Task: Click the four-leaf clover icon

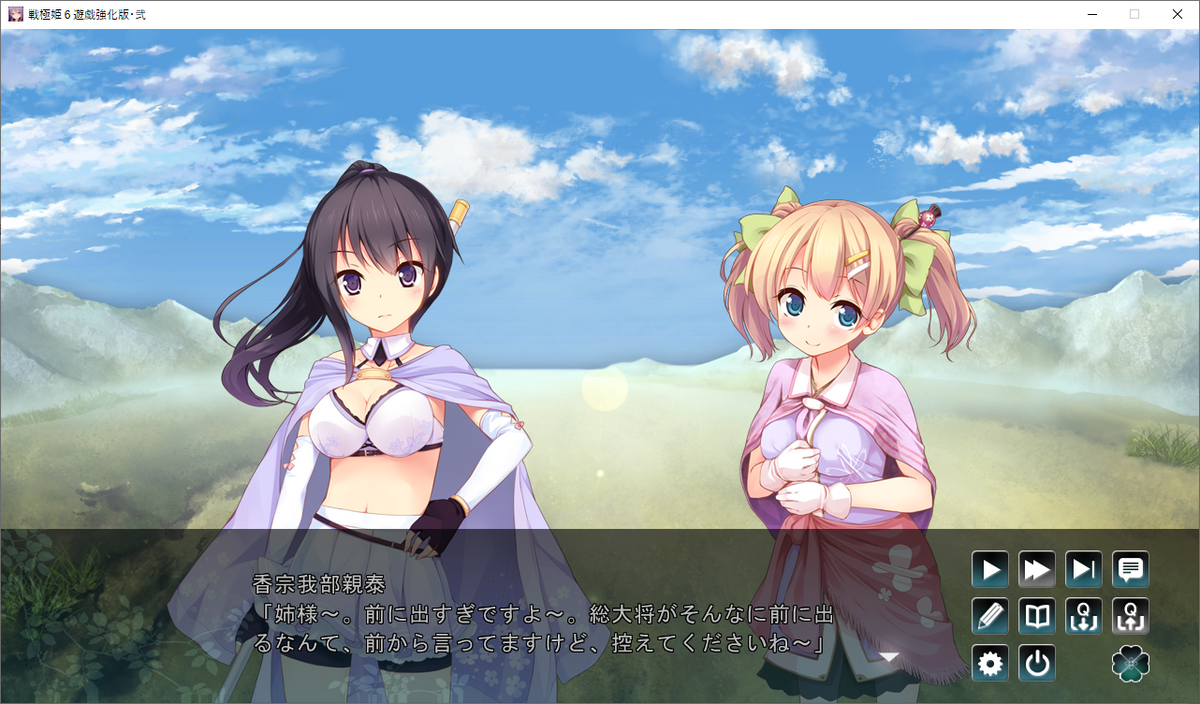Action: (1131, 663)
